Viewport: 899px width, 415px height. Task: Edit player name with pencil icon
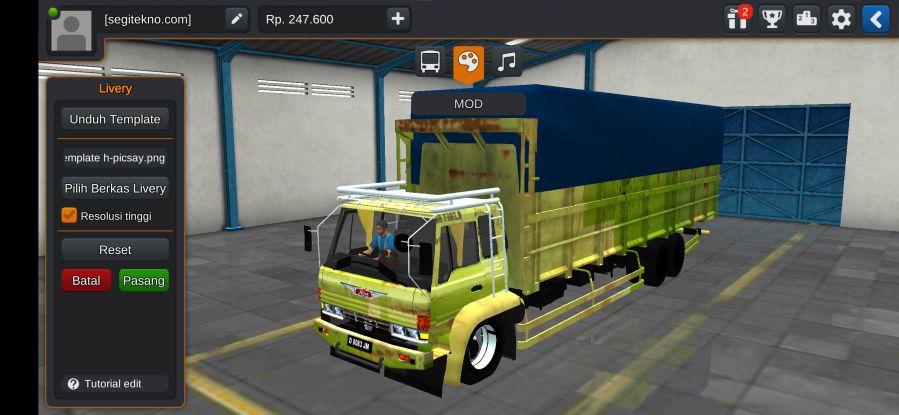[236, 18]
